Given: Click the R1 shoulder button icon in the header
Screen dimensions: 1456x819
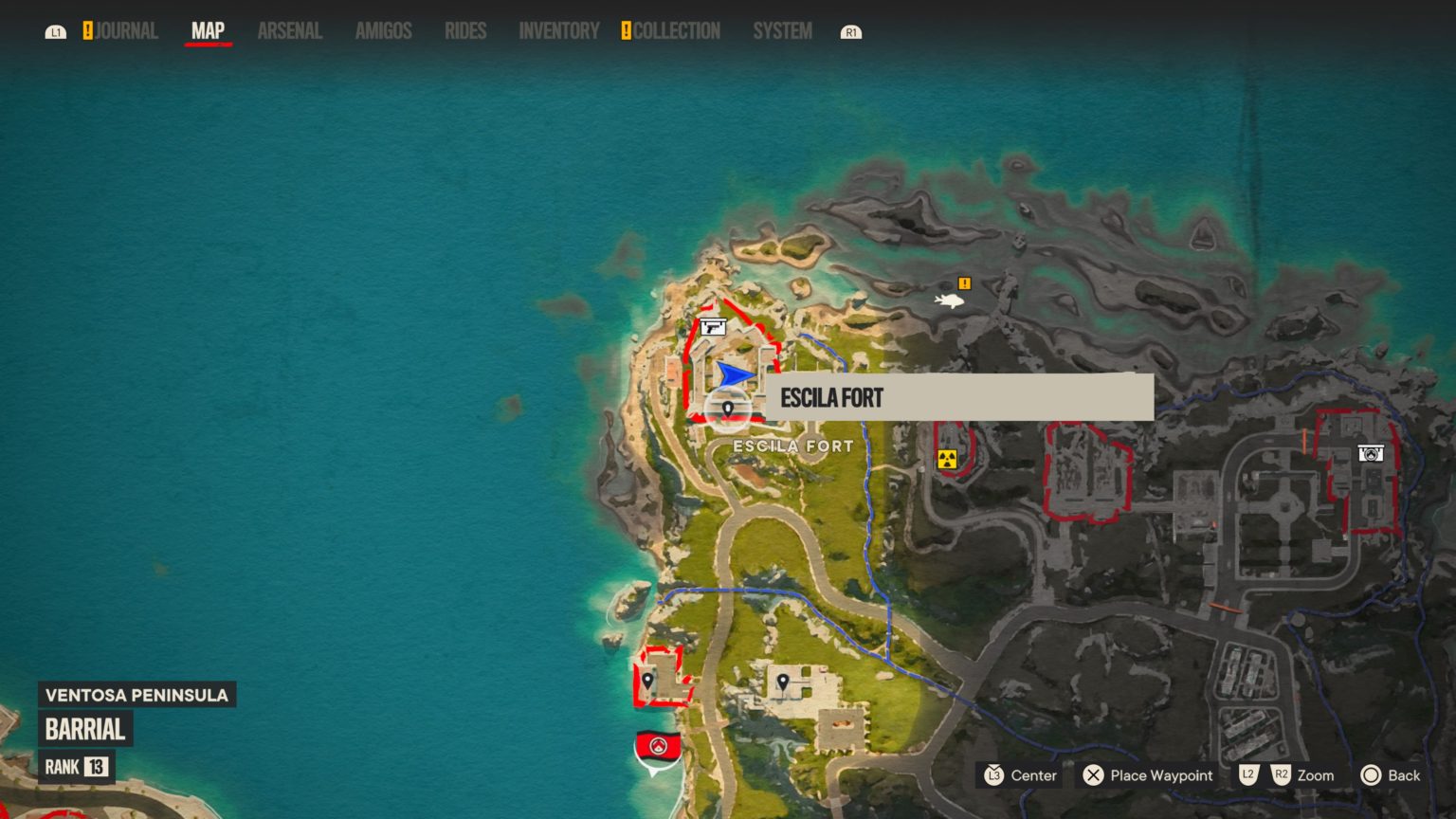Looking at the screenshot, I should tap(851, 30).
